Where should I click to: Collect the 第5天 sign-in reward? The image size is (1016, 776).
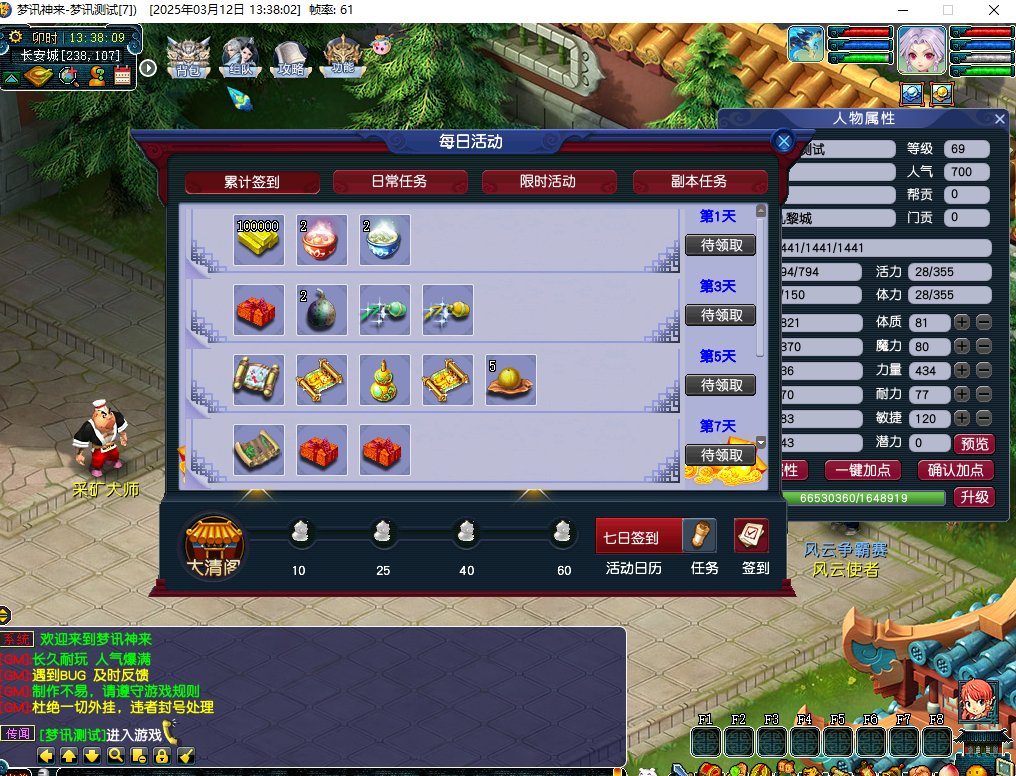(720, 385)
